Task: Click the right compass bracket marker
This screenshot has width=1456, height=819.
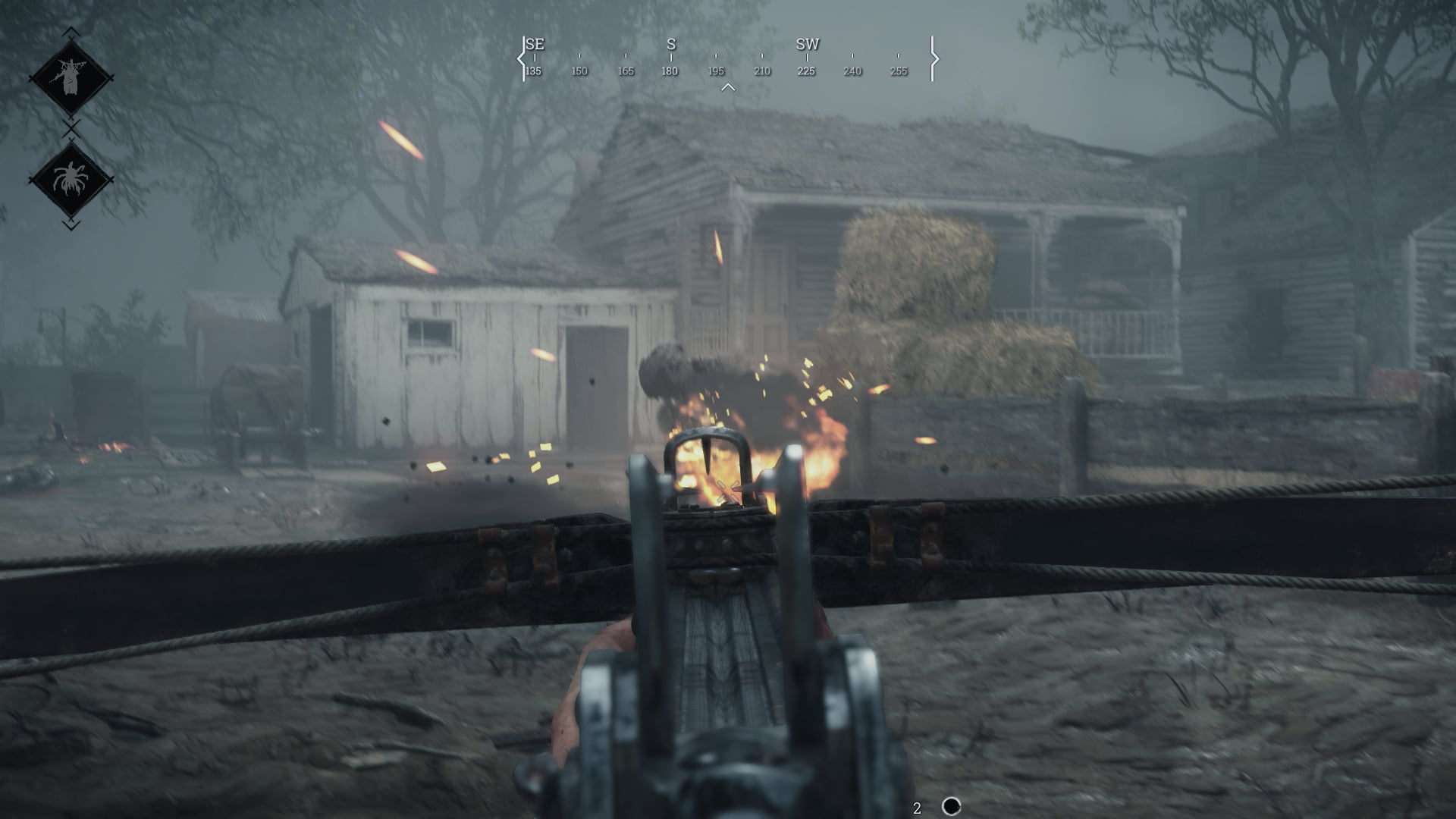Action: click(935, 58)
